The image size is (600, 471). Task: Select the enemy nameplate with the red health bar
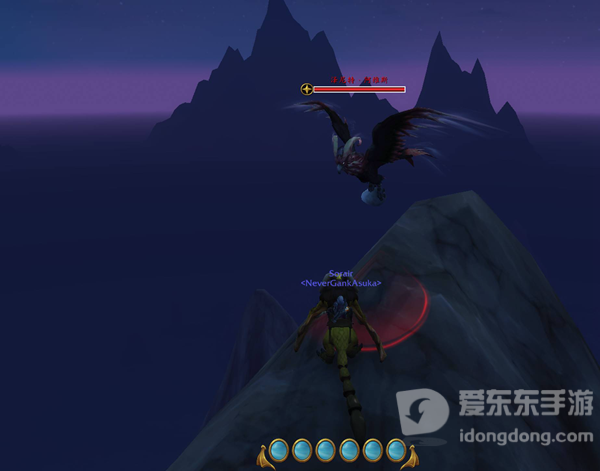pos(359,89)
